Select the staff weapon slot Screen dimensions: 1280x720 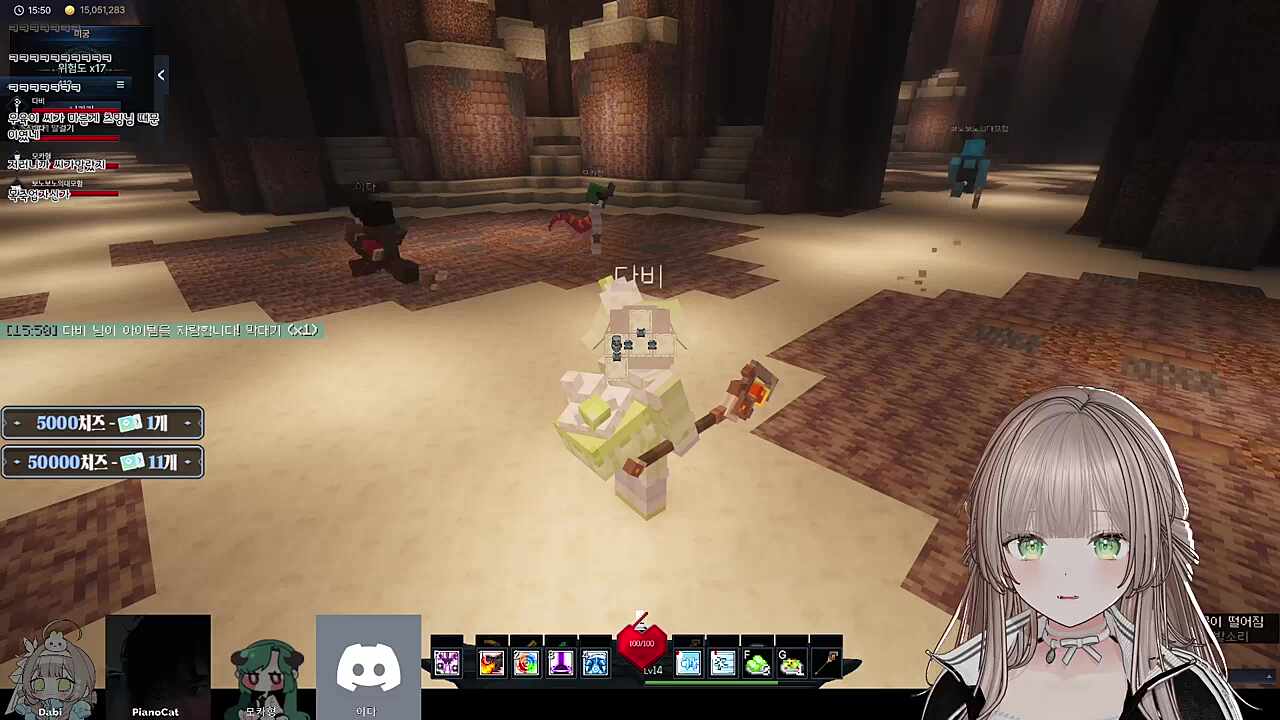tap(826, 662)
